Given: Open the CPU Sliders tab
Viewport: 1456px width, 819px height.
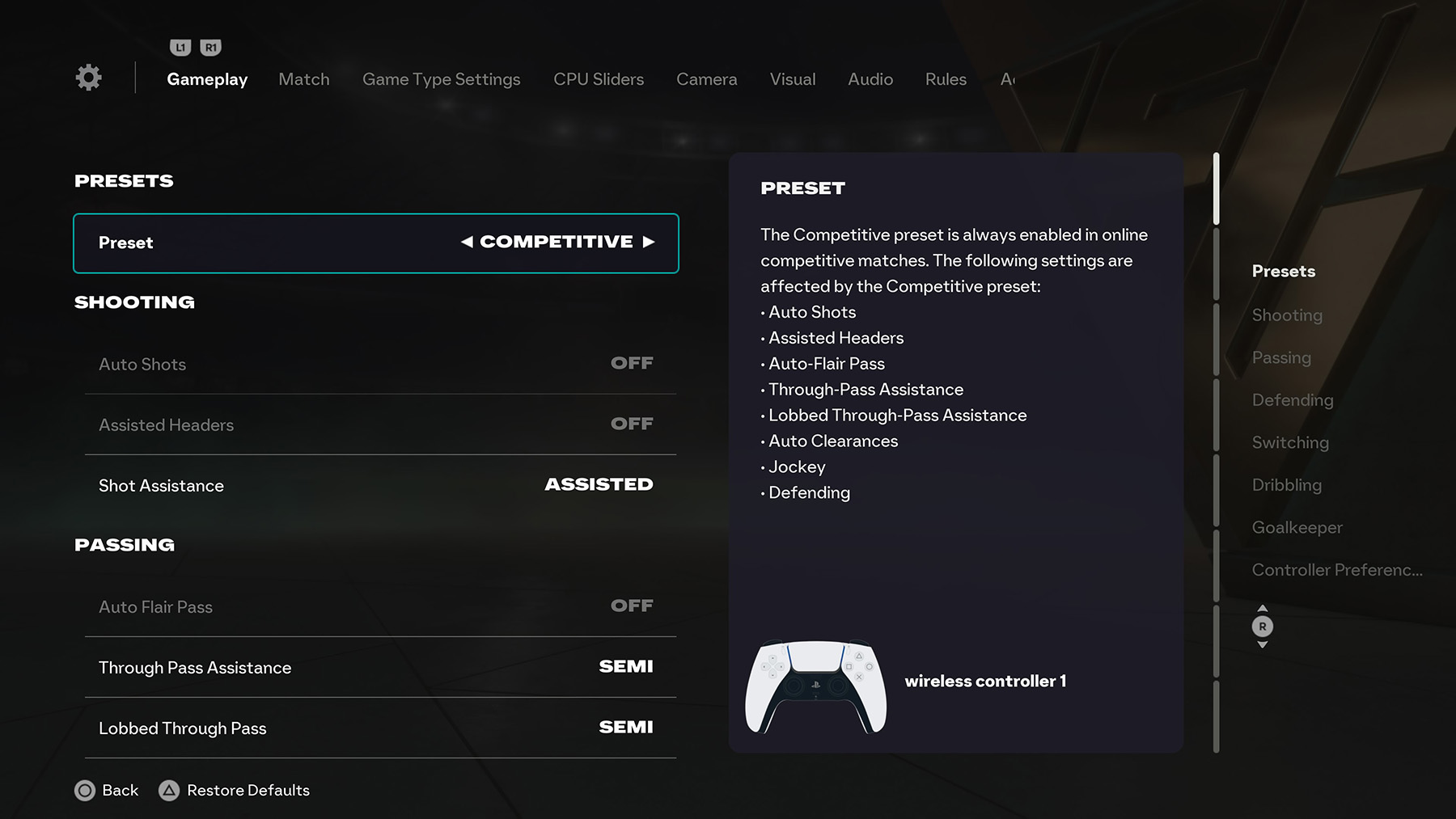Looking at the screenshot, I should [598, 79].
